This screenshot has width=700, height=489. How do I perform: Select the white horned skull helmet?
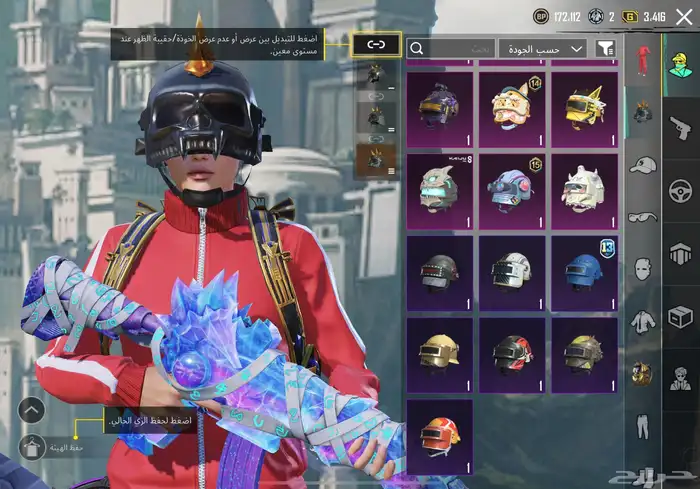[x=584, y=188]
